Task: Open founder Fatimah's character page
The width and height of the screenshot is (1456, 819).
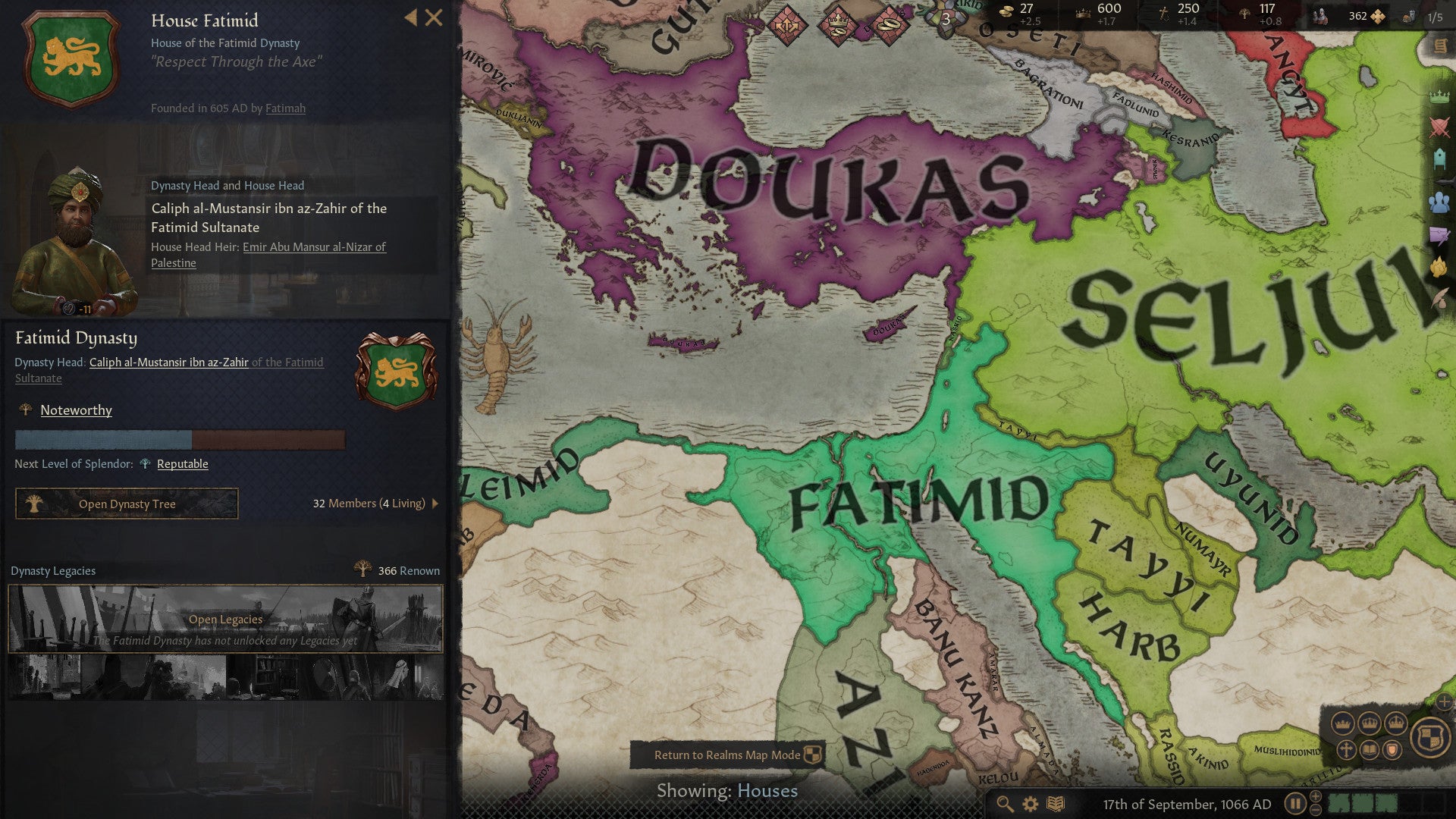Action: click(286, 108)
